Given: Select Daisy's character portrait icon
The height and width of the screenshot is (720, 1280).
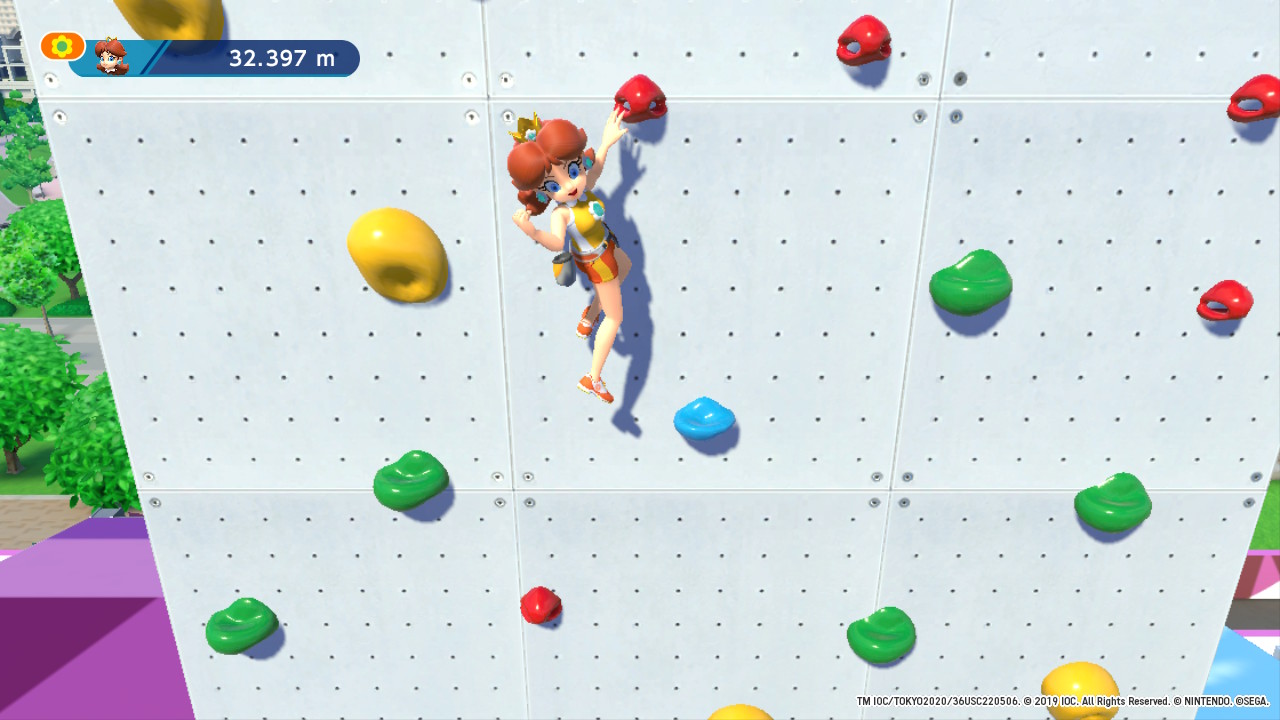Looking at the screenshot, I should click(x=113, y=57).
